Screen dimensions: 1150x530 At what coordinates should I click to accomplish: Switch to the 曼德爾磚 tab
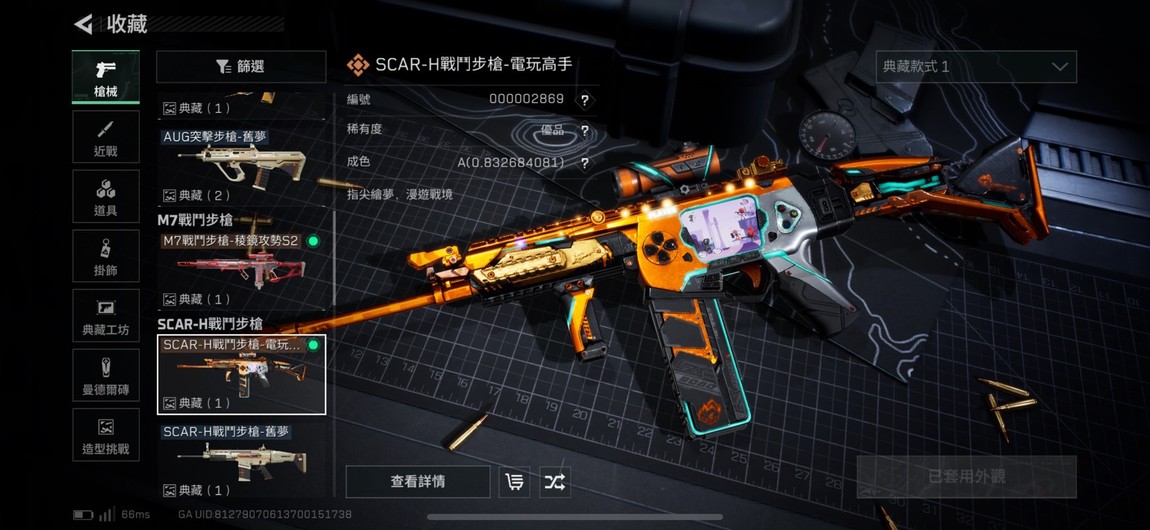click(105, 376)
